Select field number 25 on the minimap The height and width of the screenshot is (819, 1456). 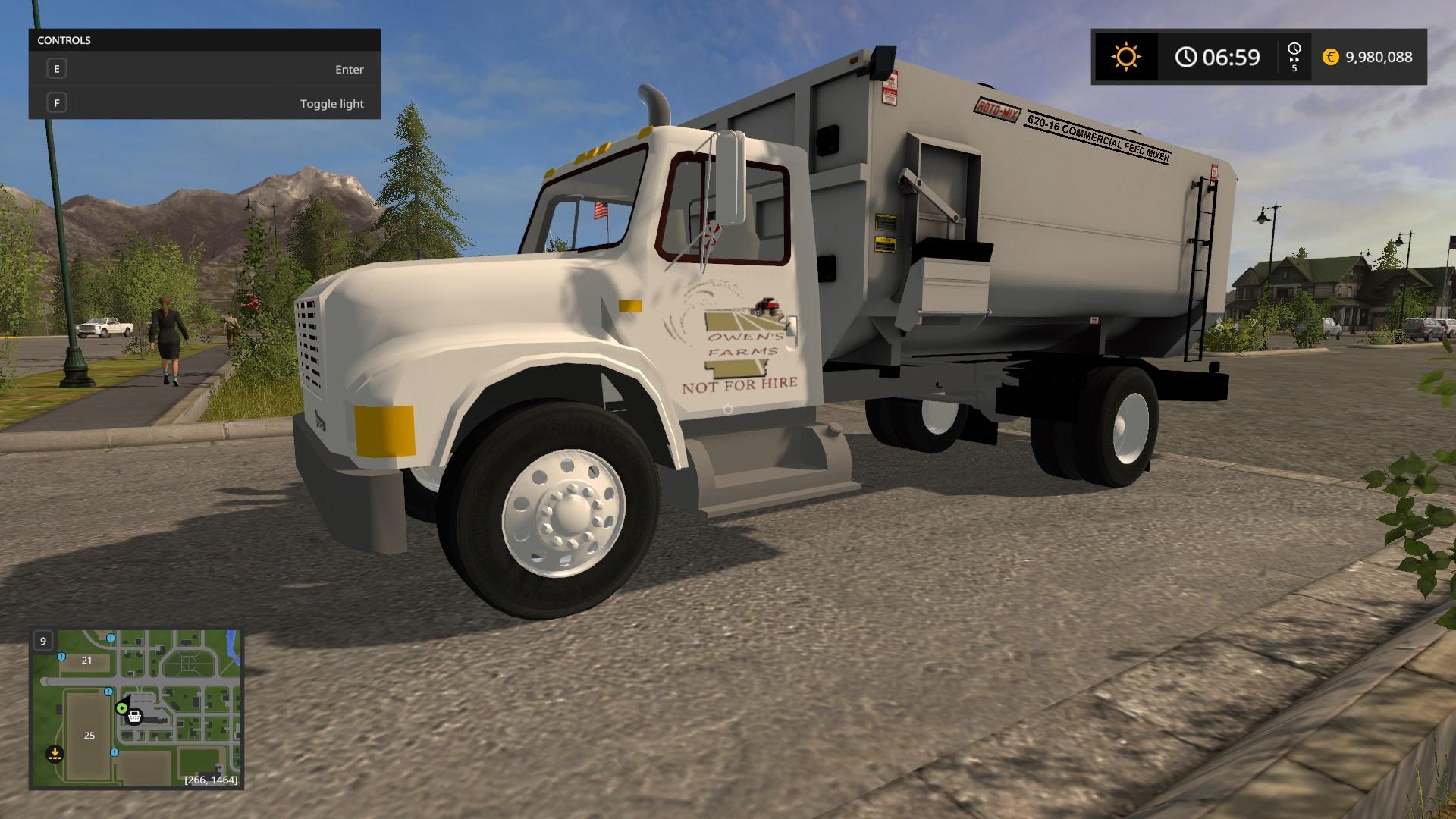pos(89,735)
